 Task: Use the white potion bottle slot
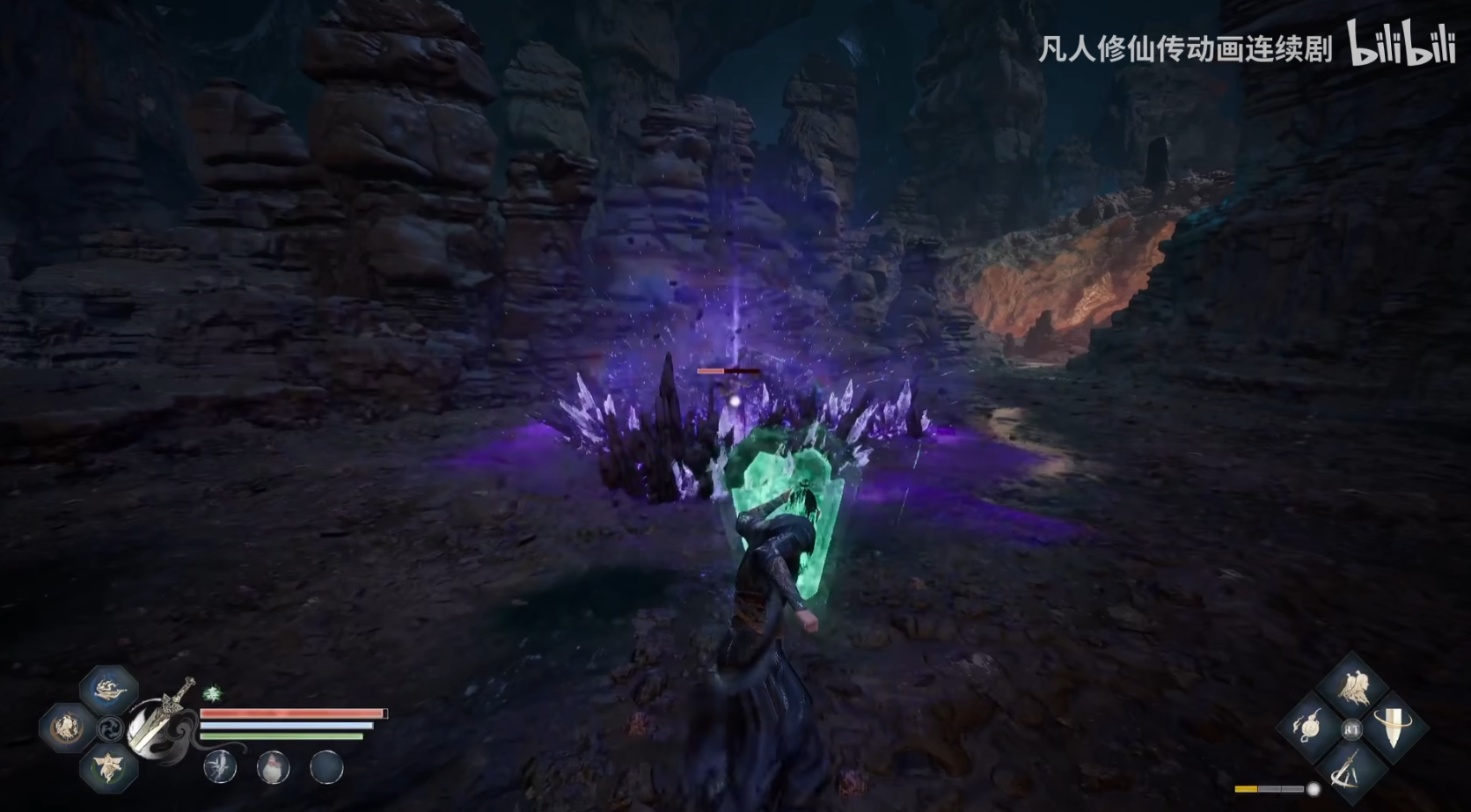(273, 767)
